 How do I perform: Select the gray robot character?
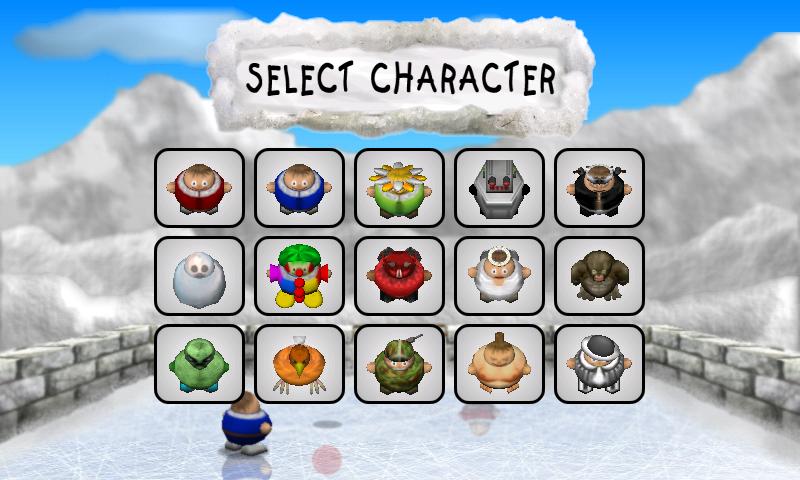click(x=499, y=188)
